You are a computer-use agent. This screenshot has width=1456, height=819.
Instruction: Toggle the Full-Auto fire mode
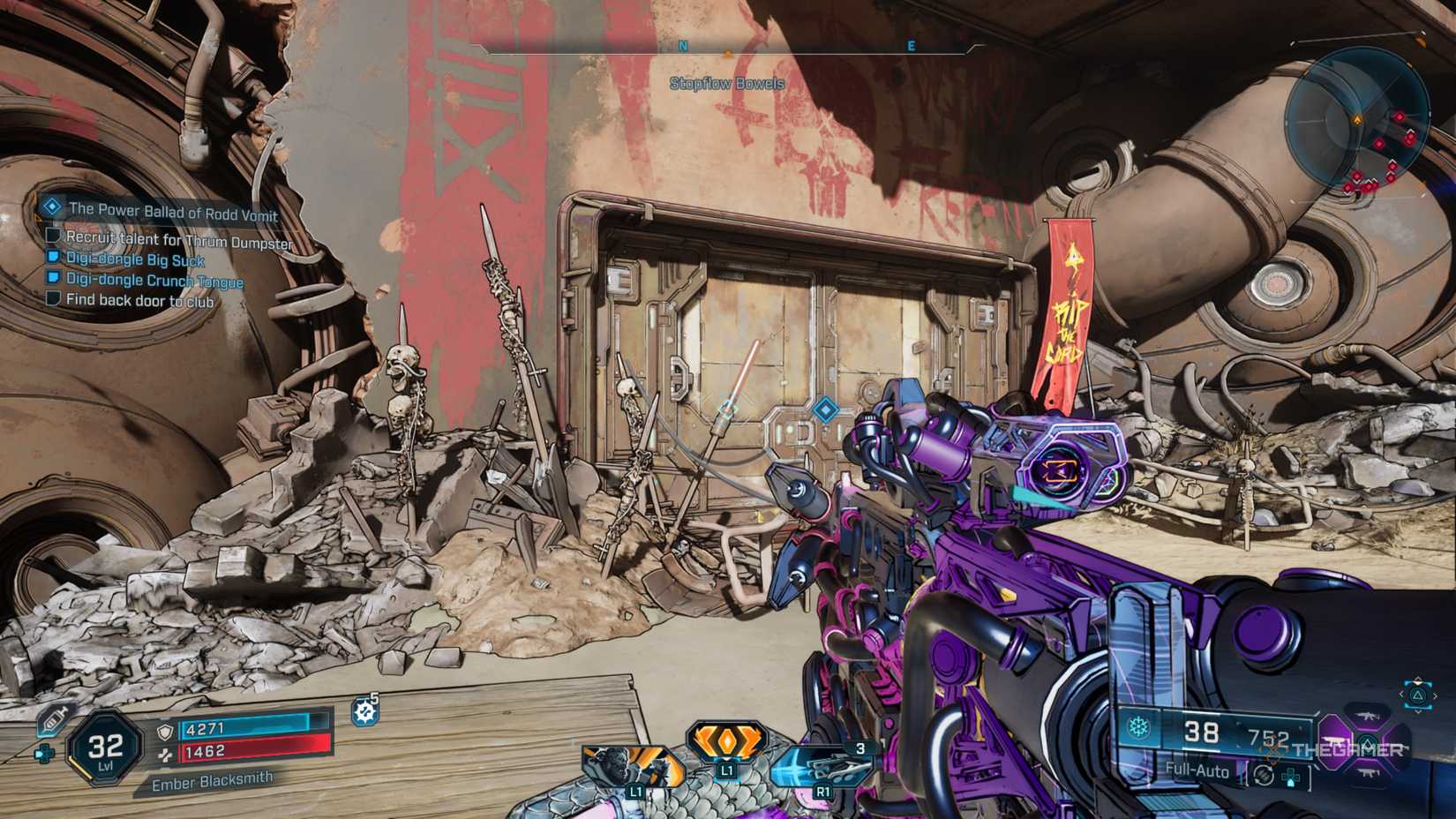click(x=1197, y=770)
